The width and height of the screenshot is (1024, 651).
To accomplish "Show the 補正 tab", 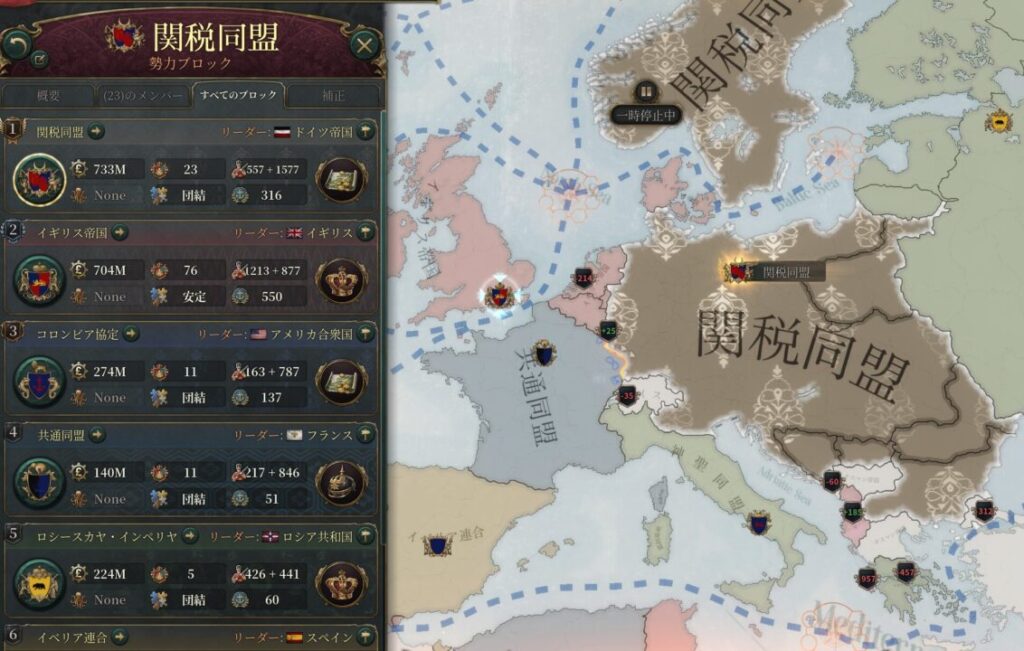I will [x=334, y=96].
